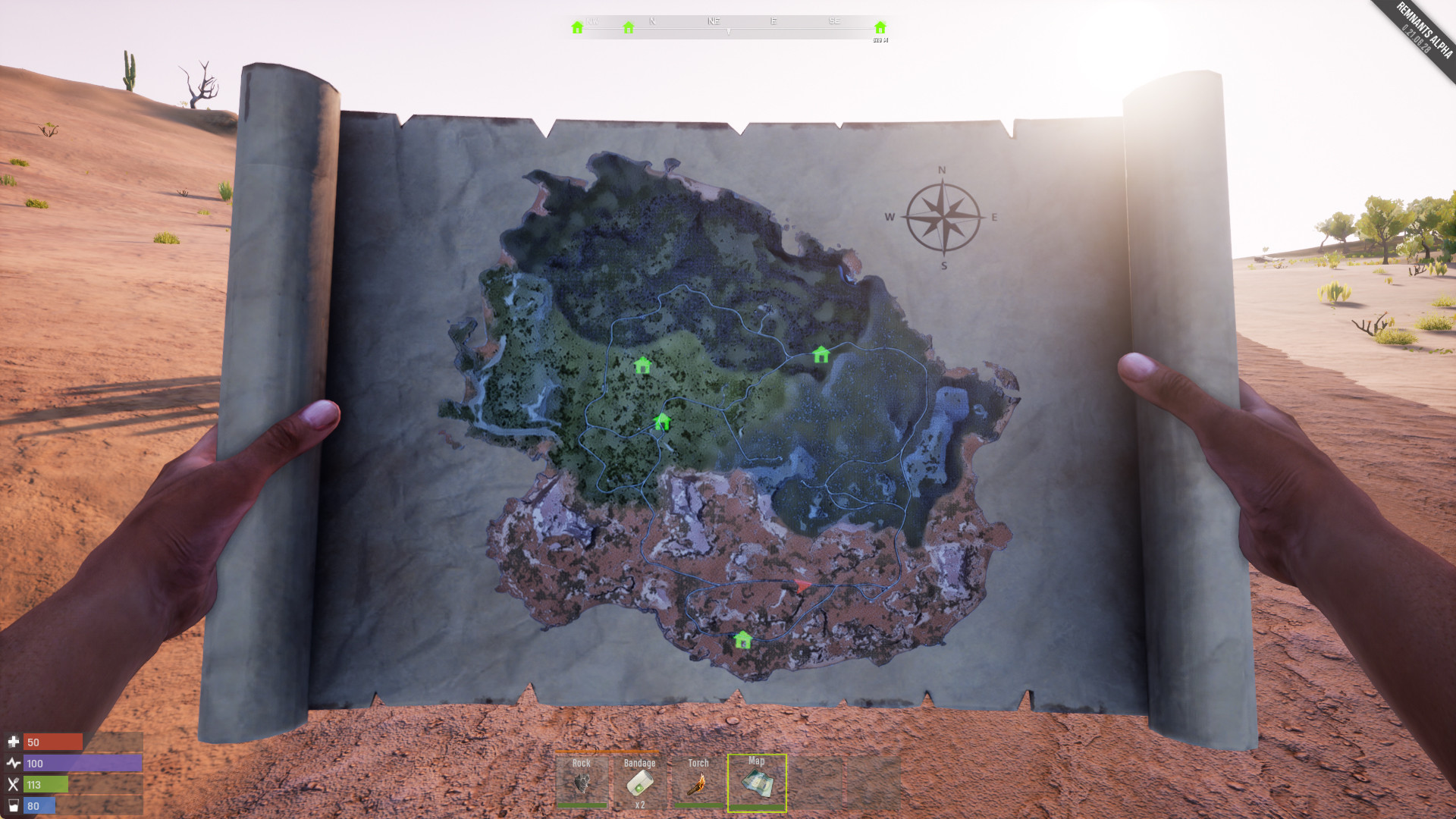Image resolution: width=1456 pixels, height=819 pixels.
Task: Click the central green home marker on map
Action: (x=663, y=422)
